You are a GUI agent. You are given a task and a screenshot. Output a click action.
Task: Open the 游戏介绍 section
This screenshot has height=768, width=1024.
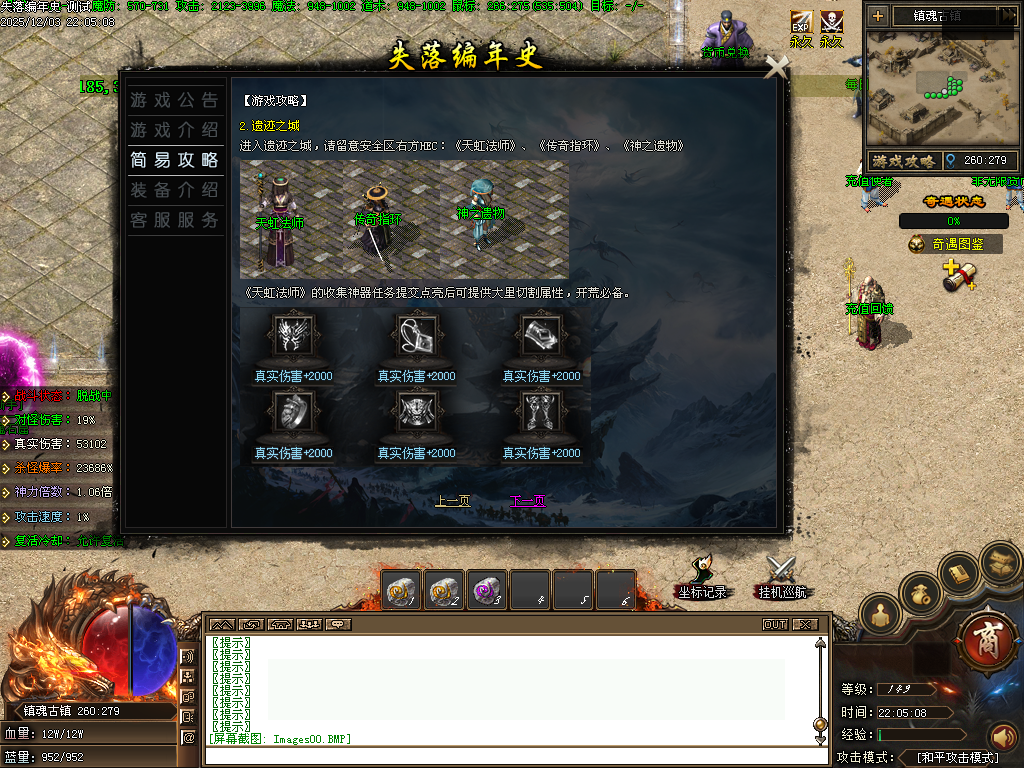click(x=174, y=130)
